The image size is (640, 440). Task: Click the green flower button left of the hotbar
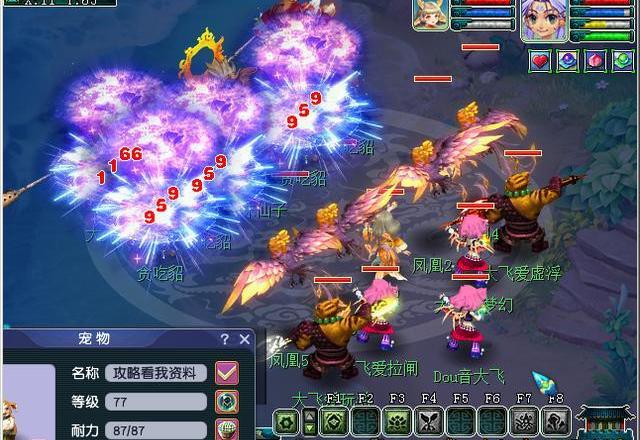point(287,421)
